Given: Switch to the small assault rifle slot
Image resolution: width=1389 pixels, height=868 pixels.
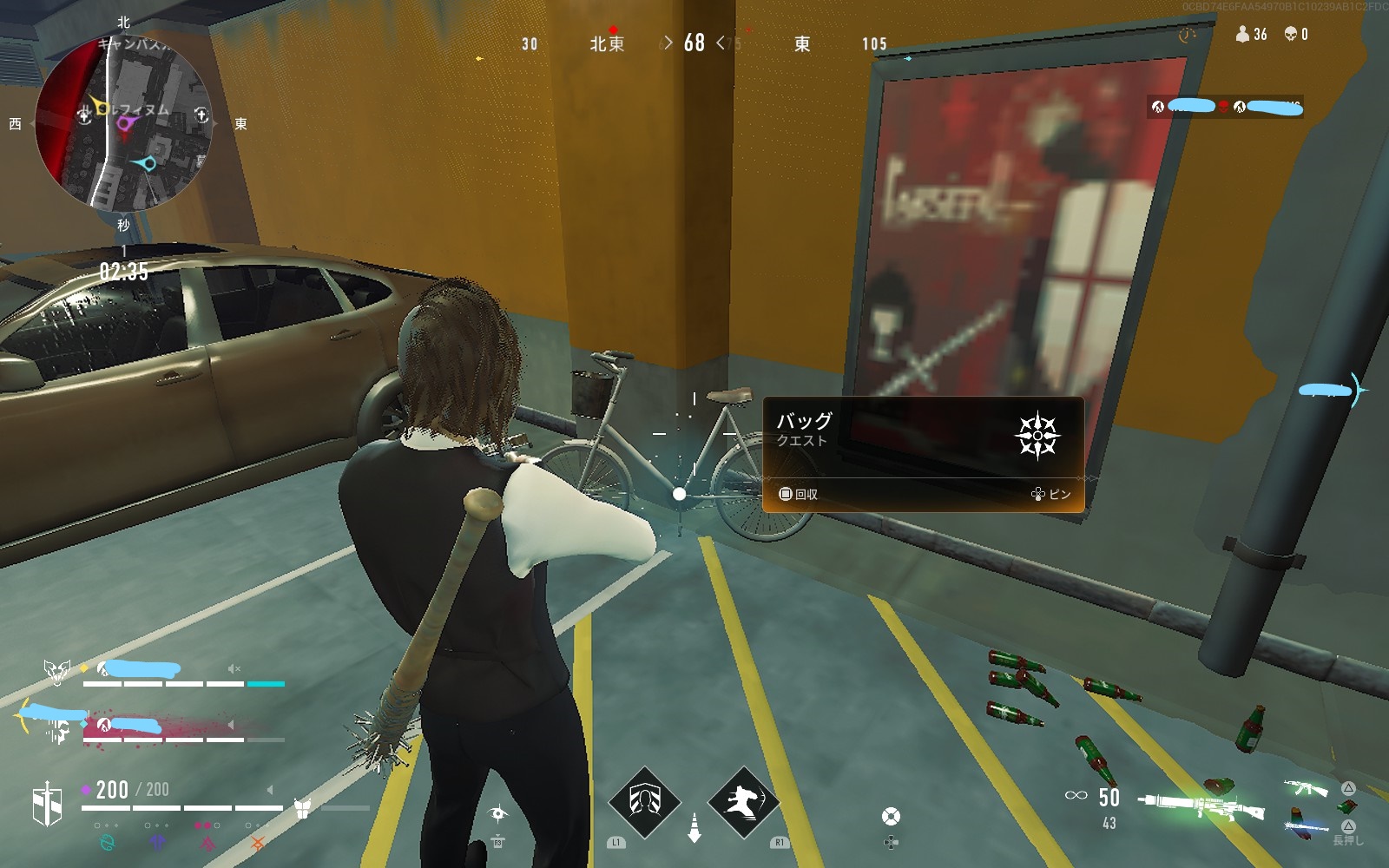Looking at the screenshot, I should (1305, 788).
